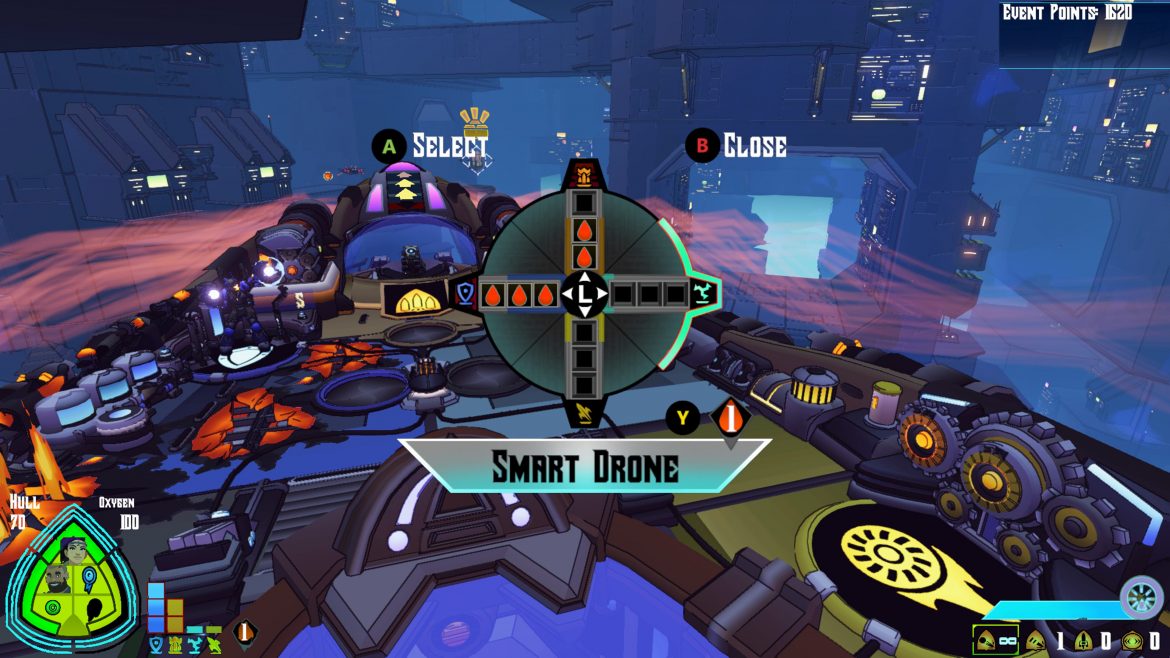
Task: Pick the weapons icon atop the power wheel
Action: [584, 177]
